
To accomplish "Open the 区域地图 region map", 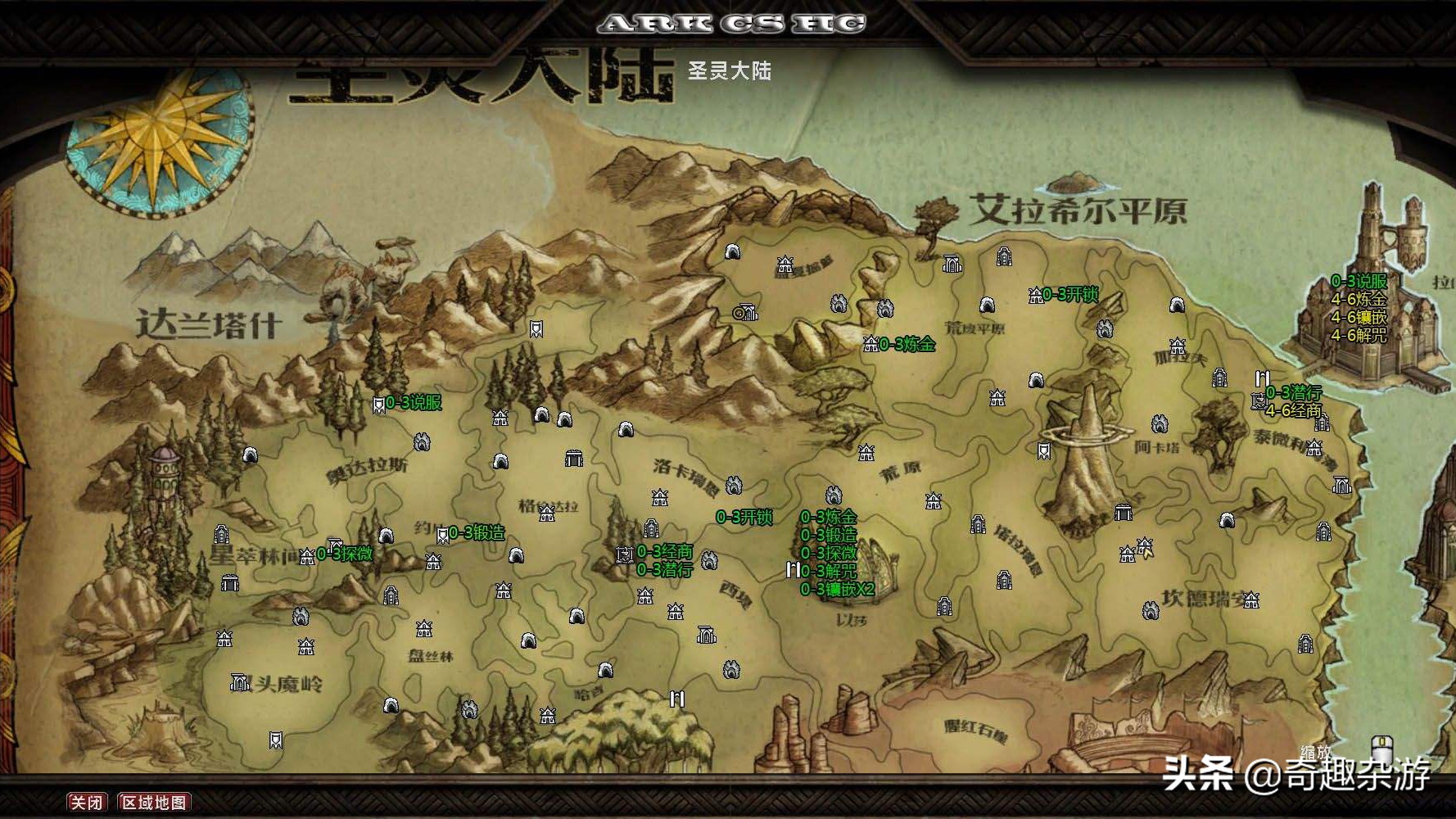I will (154, 802).
